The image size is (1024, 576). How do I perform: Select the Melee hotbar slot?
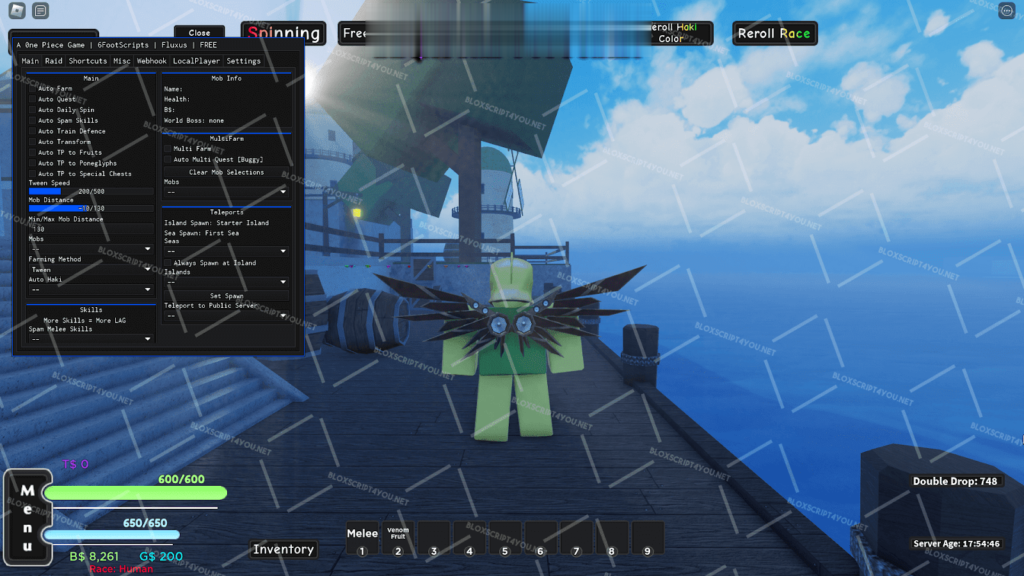tap(362, 539)
